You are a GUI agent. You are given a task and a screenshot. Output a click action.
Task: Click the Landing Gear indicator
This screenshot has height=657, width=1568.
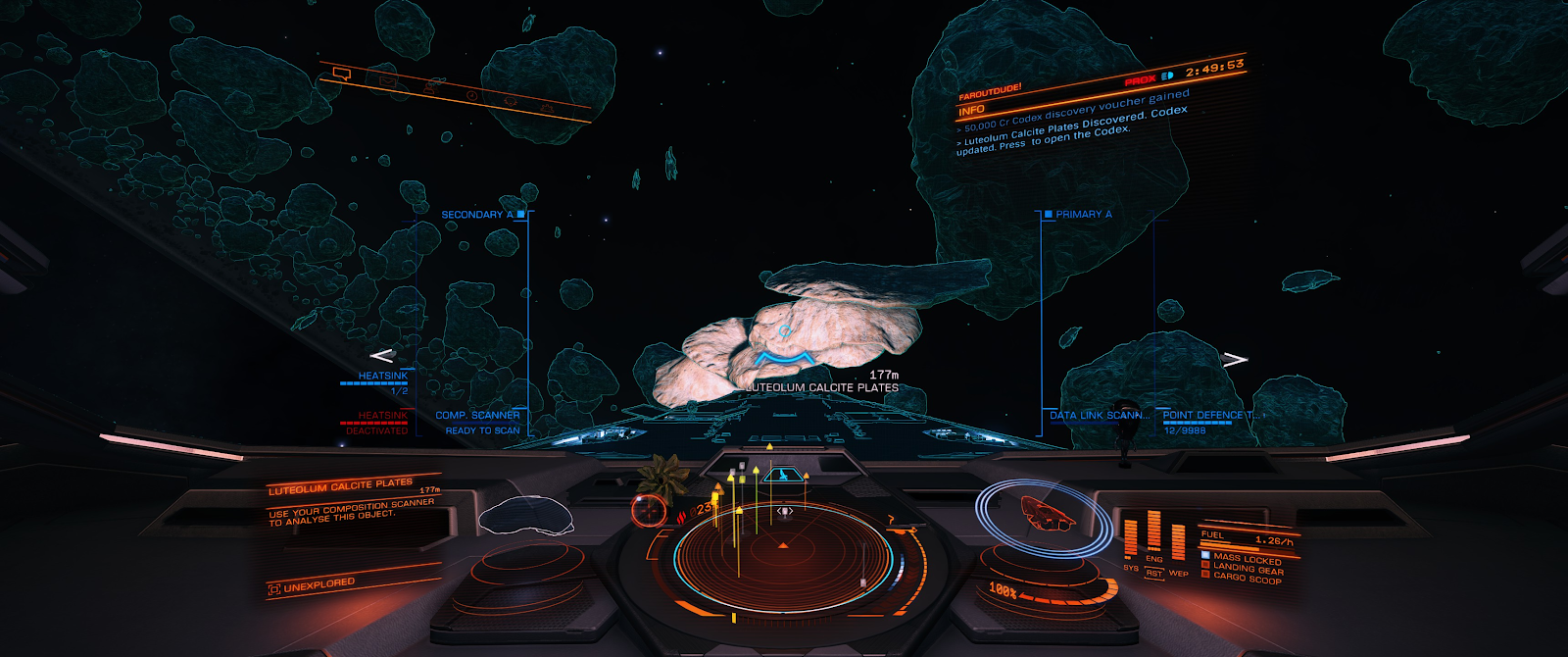(1247, 568)
